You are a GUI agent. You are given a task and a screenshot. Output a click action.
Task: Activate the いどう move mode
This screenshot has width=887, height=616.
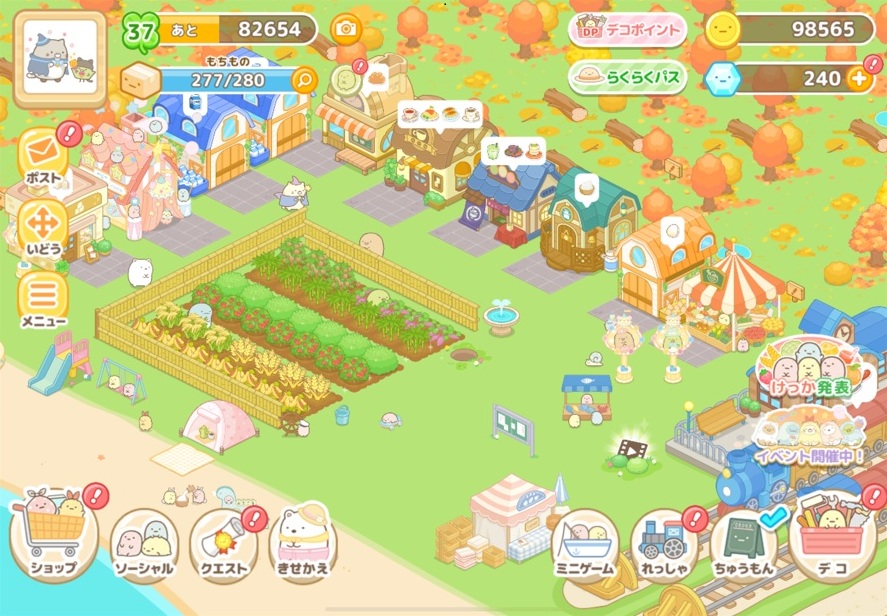[x=43, y=227]
